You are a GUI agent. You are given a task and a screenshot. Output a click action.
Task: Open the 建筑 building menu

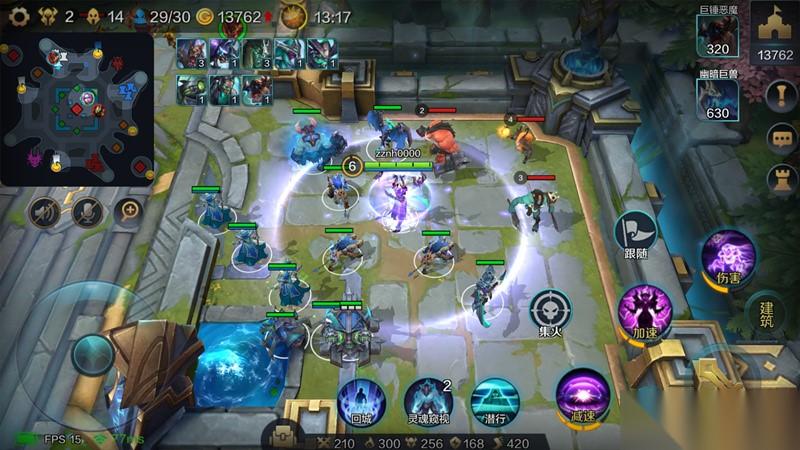[768, 312]
